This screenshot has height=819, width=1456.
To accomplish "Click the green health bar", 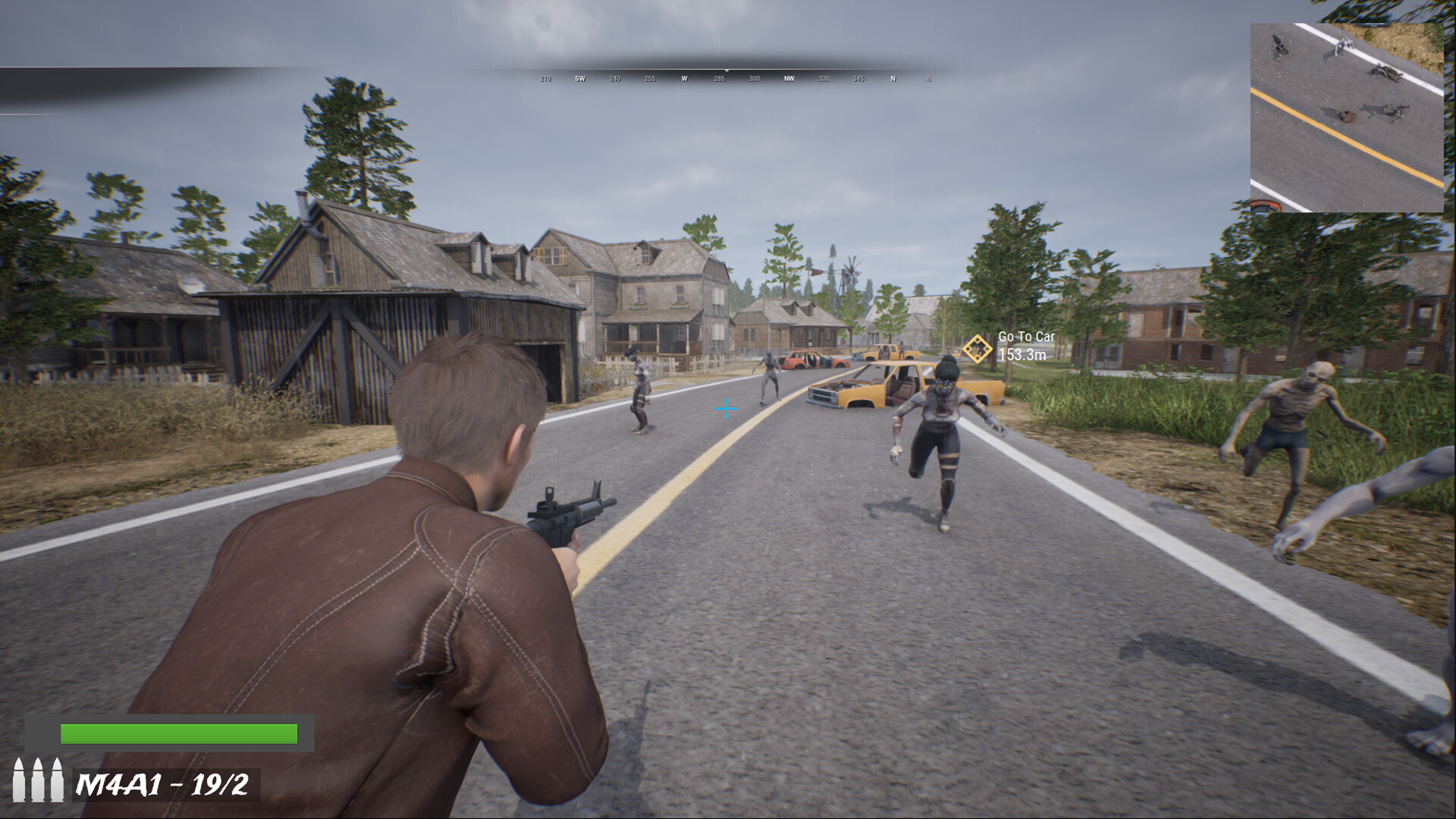I will coord(178,733).
